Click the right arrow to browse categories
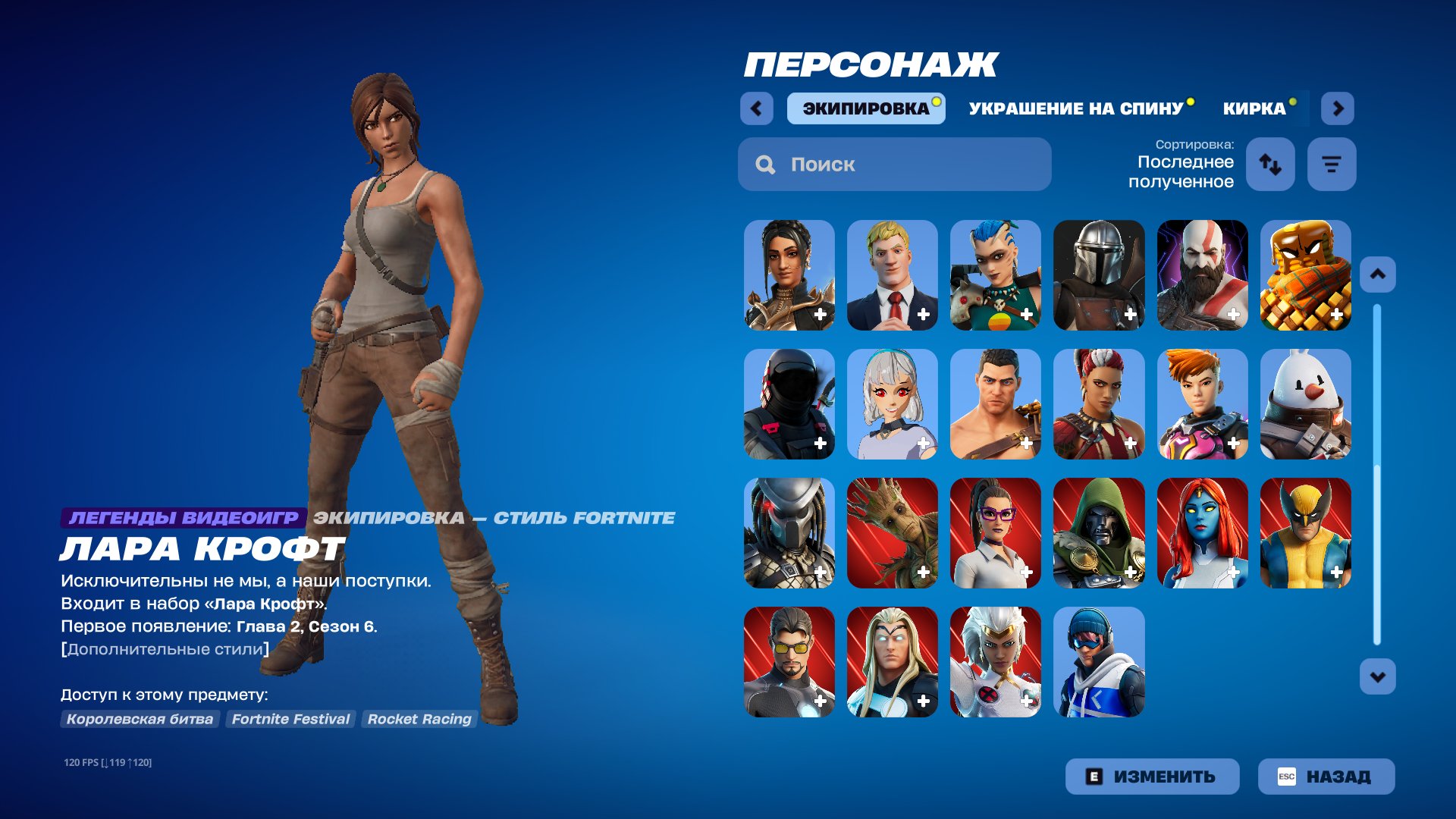This screenshot has height=819, width=1456. click(1338, 108)
